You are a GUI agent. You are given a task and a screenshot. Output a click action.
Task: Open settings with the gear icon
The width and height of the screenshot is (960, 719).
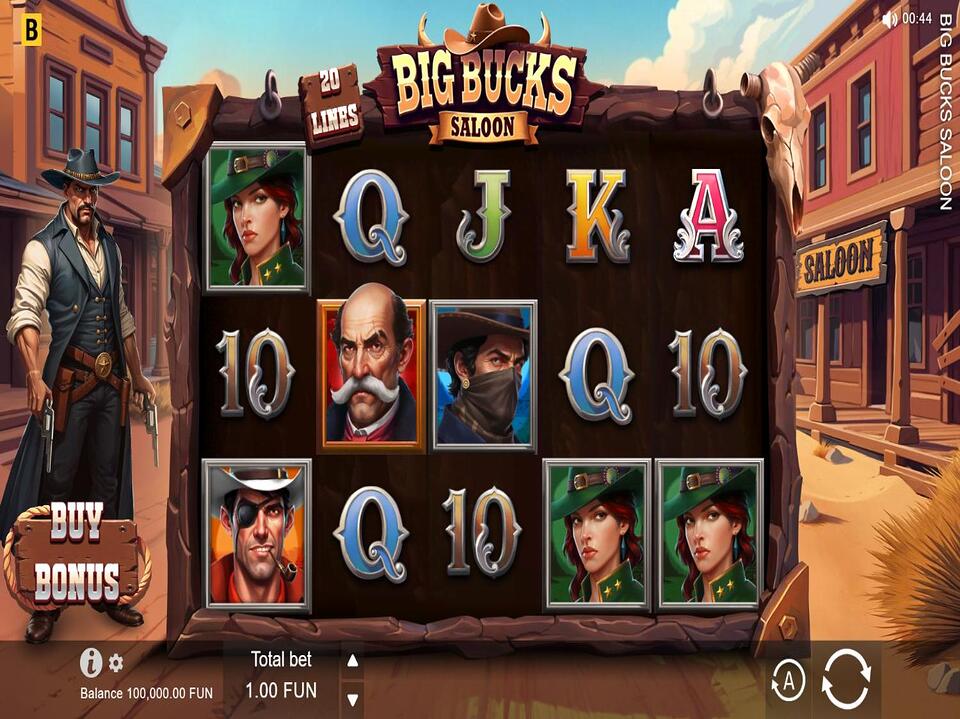point(116,662)
